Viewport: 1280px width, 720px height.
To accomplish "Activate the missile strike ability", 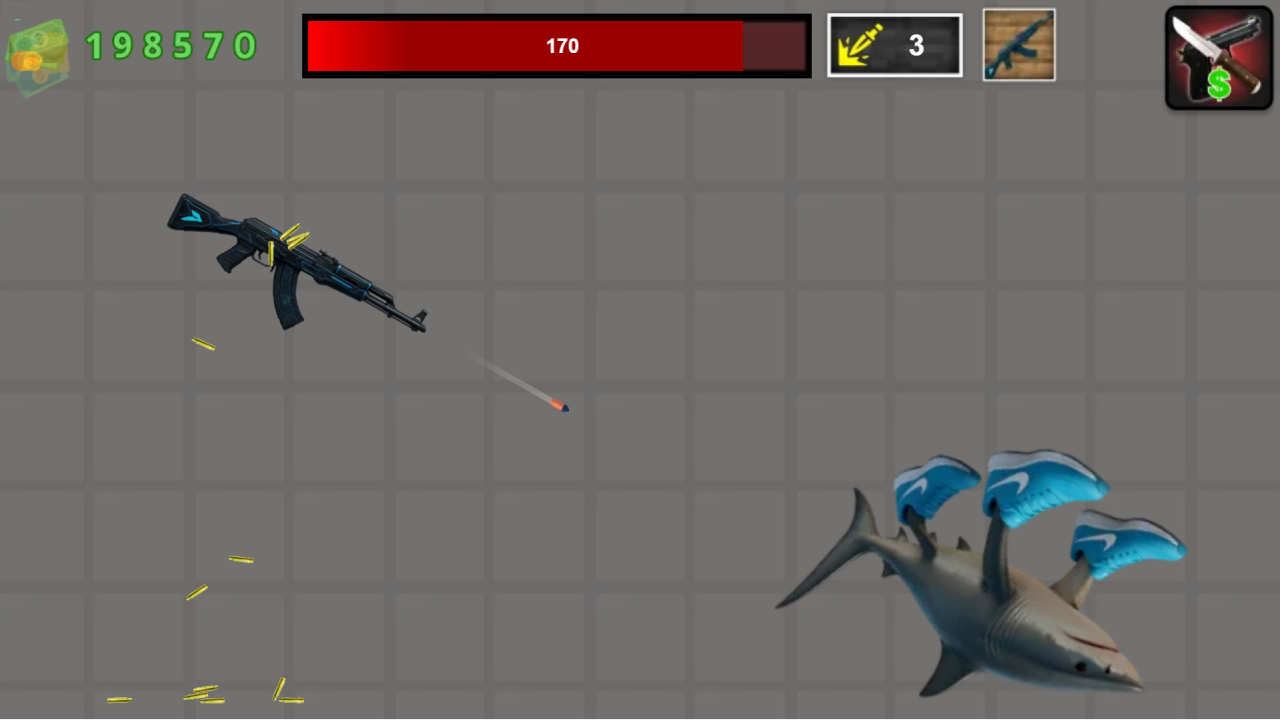I will coord(893,45).
